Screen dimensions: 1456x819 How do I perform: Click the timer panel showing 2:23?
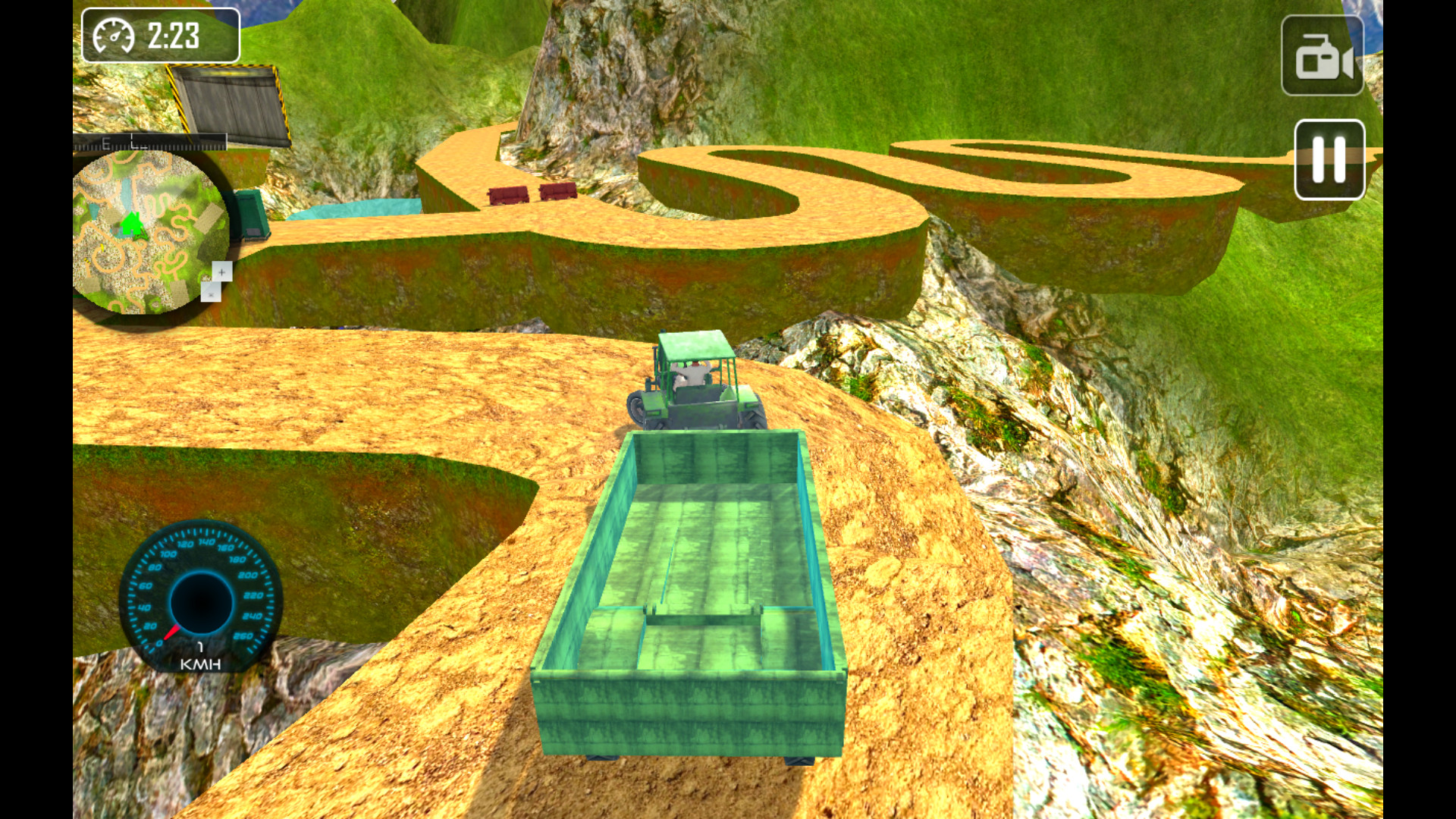tap(161, 33)
